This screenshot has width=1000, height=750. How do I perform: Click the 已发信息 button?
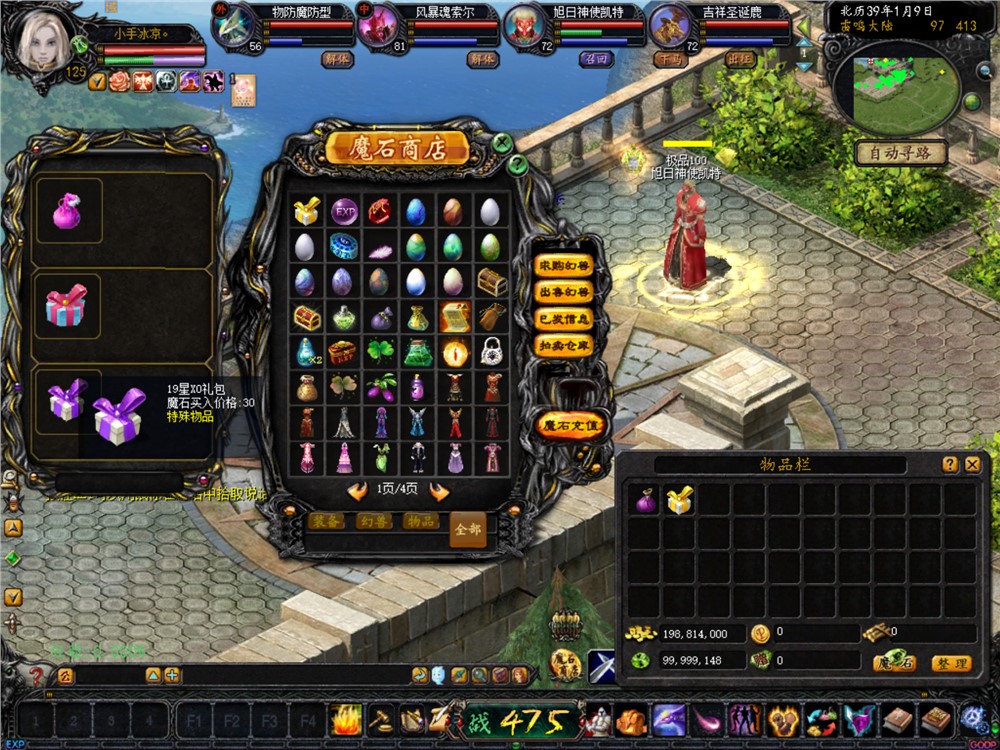coord(565,319)
